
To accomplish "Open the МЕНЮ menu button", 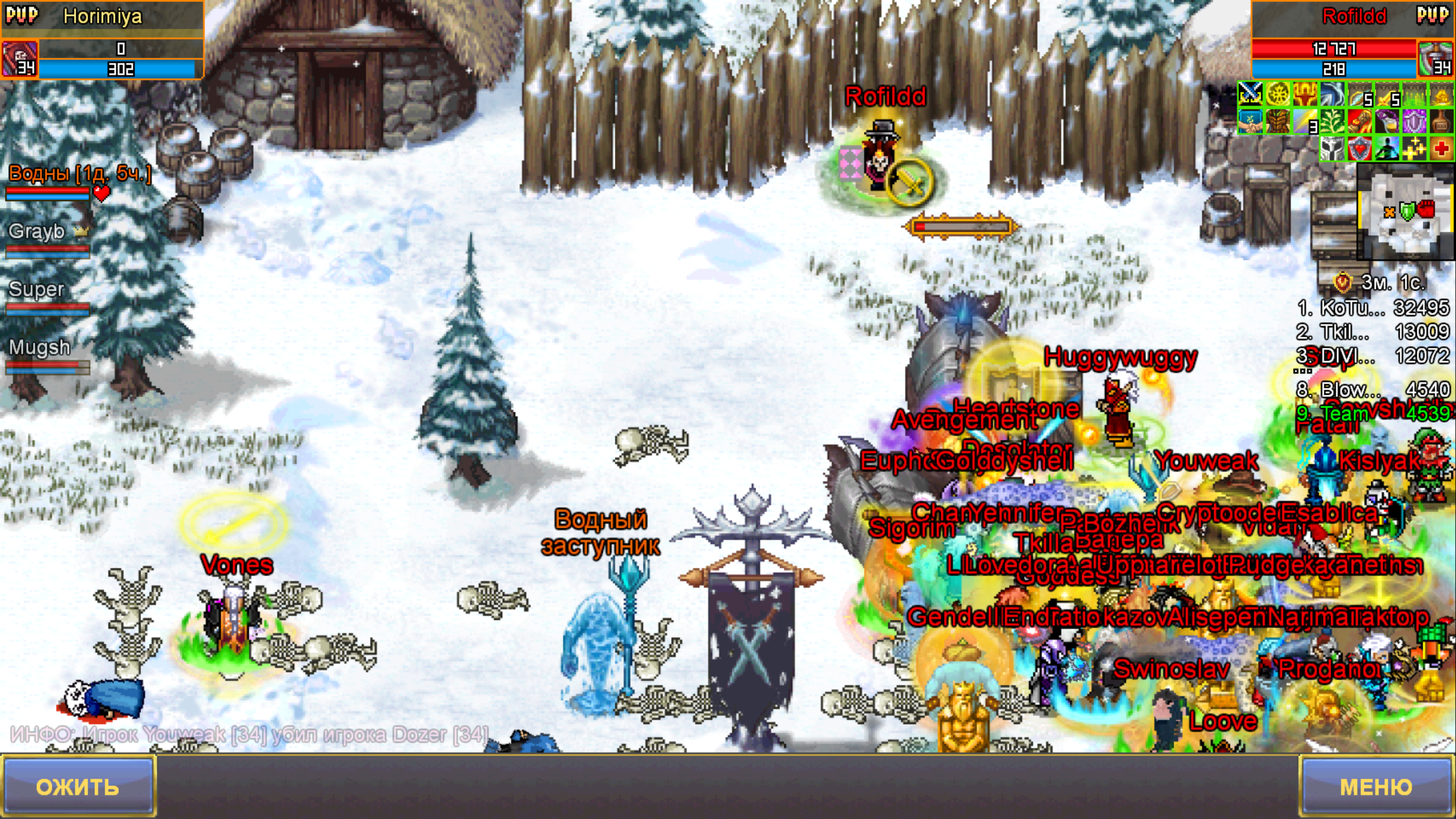I will [1376, 787].
